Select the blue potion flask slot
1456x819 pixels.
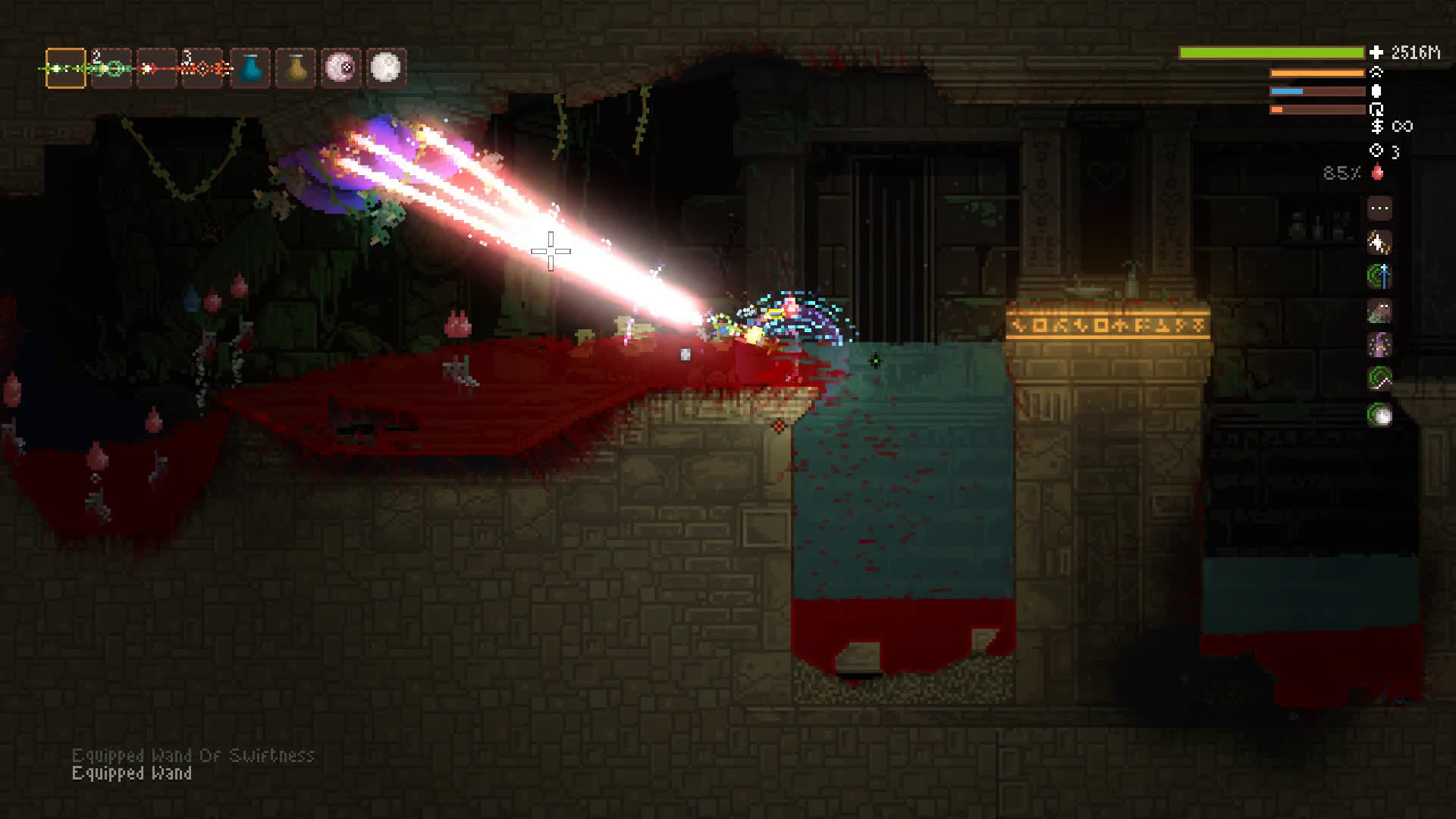click(x=249, y=68)
